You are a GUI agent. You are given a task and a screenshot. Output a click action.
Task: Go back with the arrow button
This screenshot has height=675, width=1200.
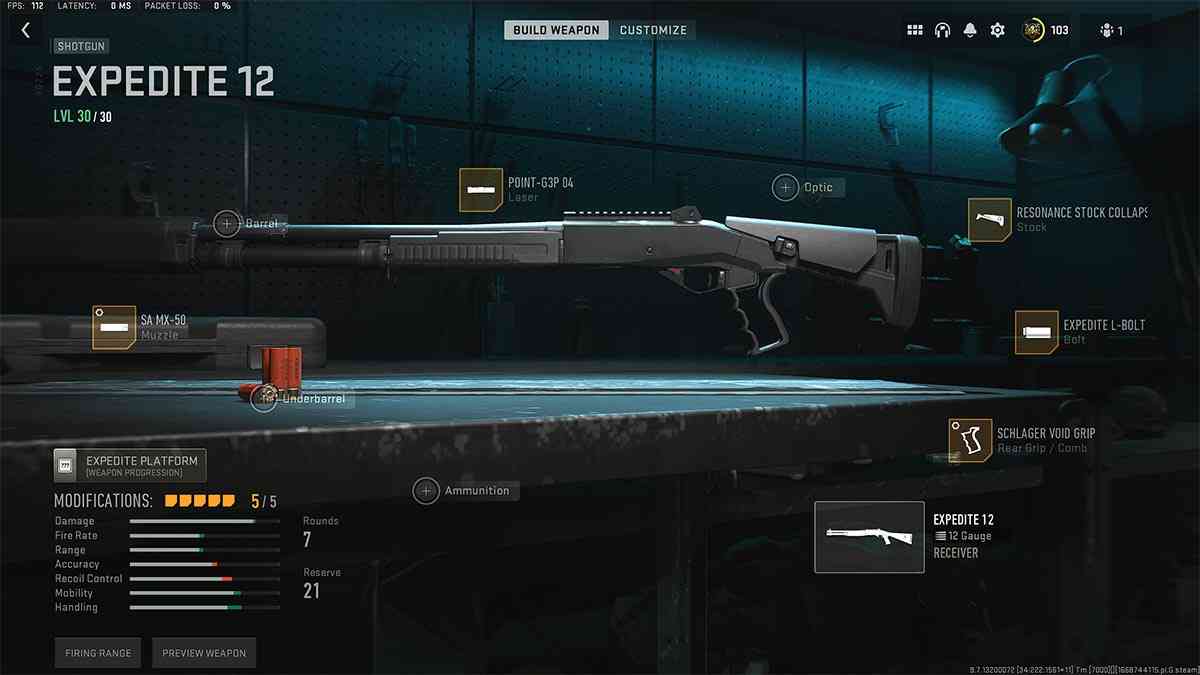(x=26, y=30)
